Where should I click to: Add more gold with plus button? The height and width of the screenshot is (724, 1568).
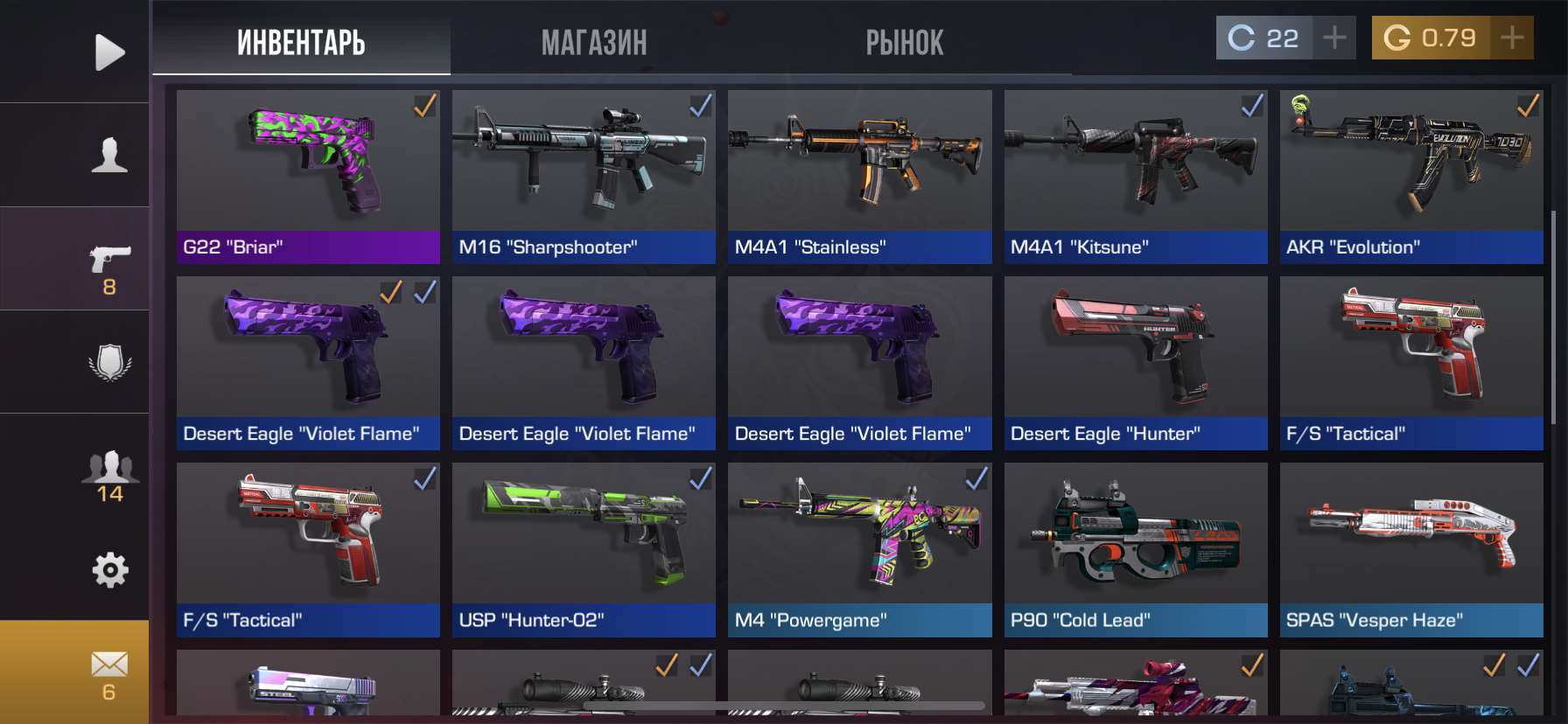coord(1512,38)
